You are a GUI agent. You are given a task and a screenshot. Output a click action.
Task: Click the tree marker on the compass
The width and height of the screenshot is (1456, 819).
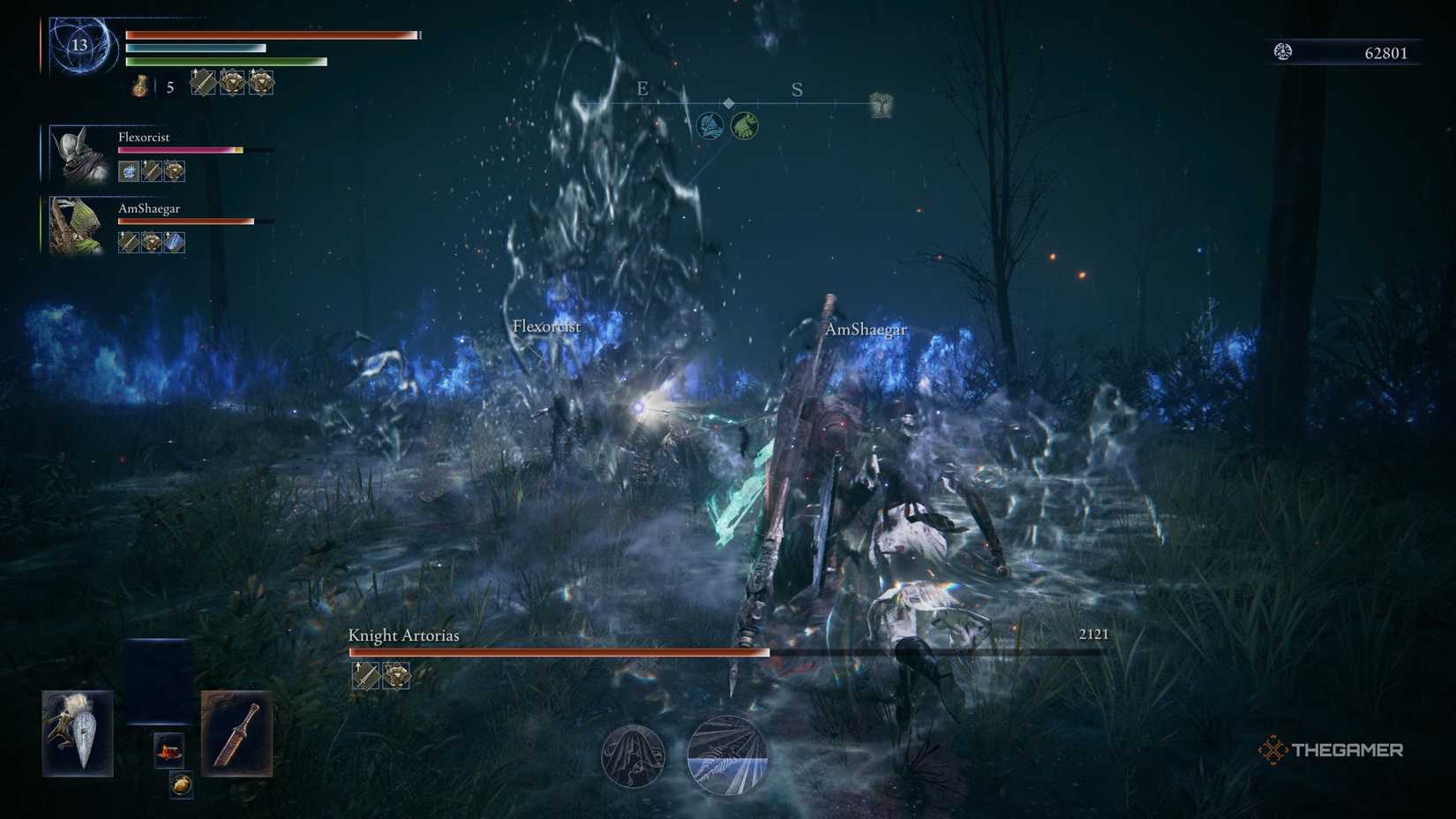click(x=881, y=105)
